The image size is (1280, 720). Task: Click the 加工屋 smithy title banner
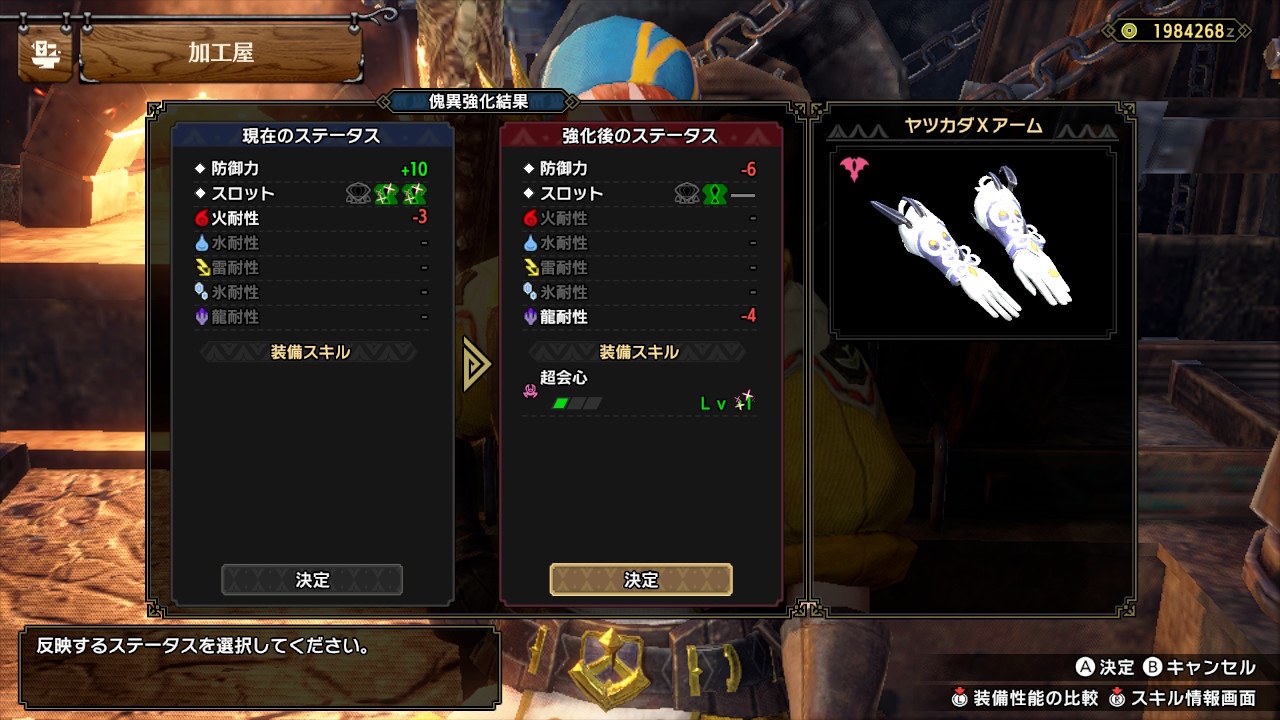(220, 53)
